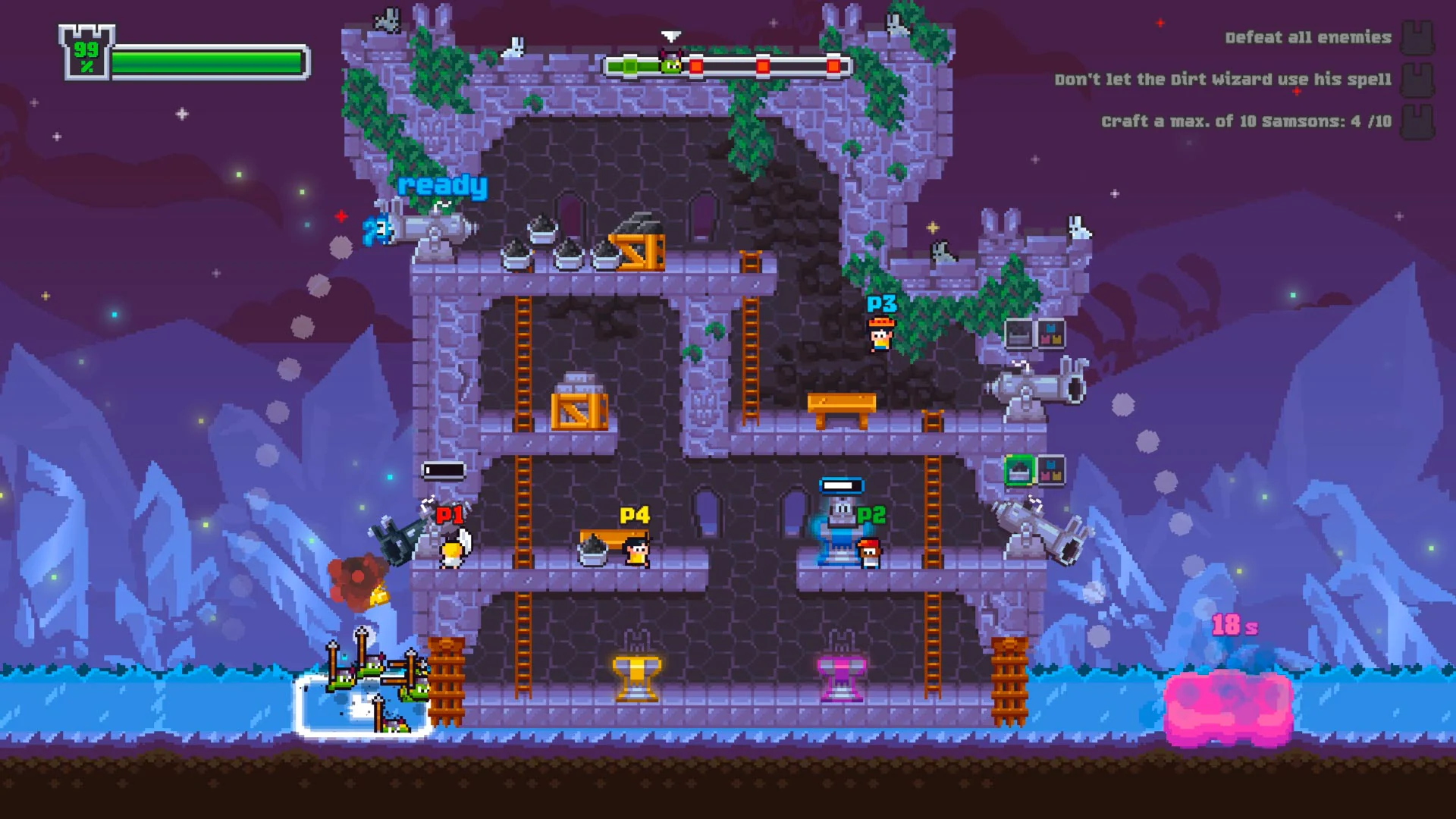Screen dimensions: 1456x819
Task: Click the "Don't let the Dirt Wizard use his spell" text
Action: pyautogui.click(x=1223, y=78)
